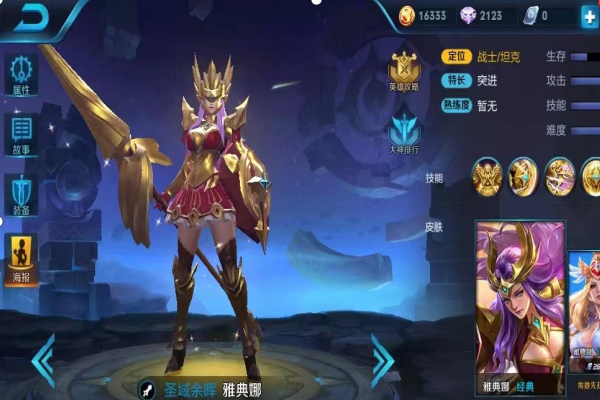Viewport: 600px width, 400px height.
Task: Show the previous hero with left arrow
Action: tap(43, 360)
